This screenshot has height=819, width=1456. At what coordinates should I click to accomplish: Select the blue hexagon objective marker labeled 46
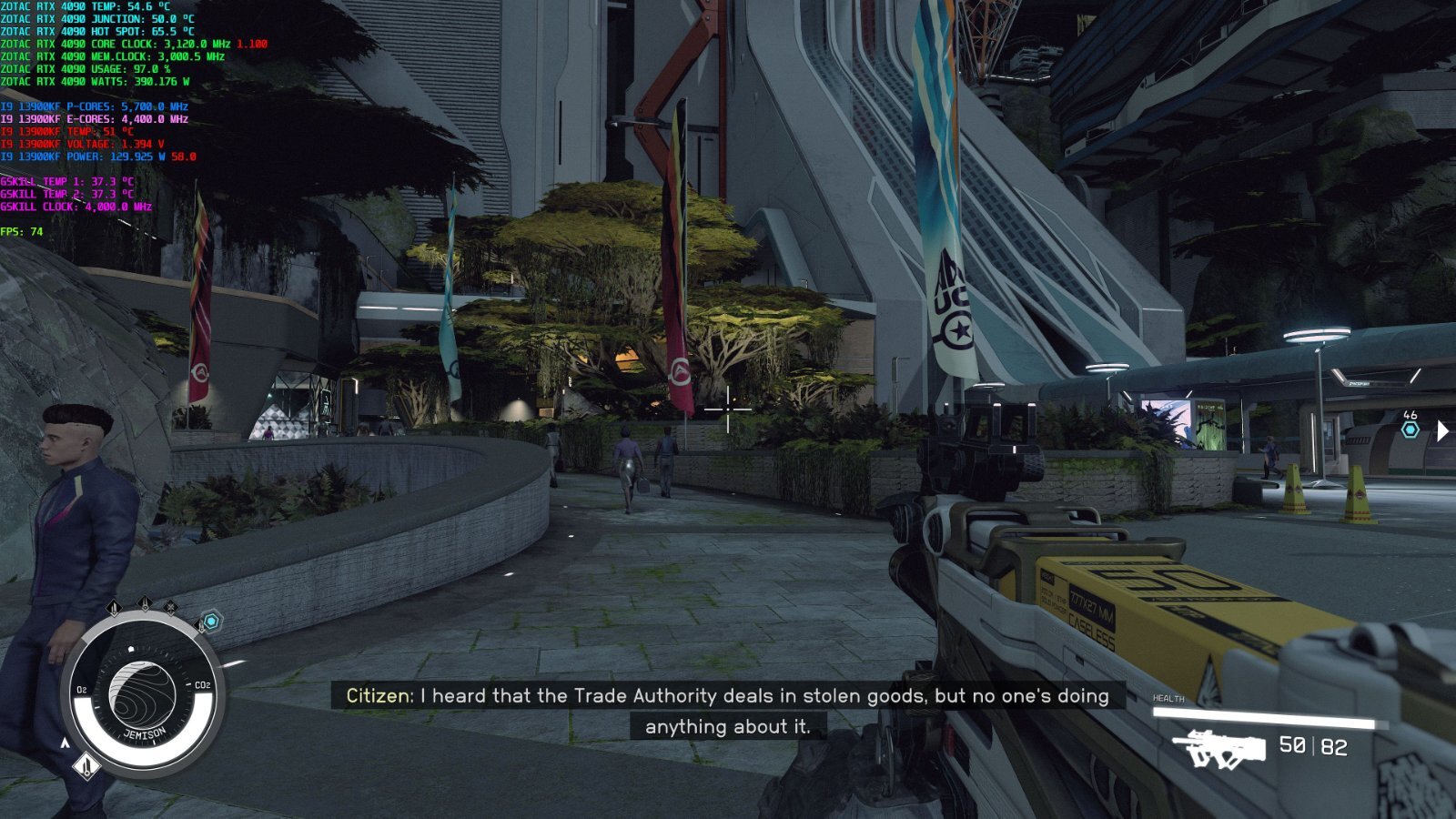(1410, 430)
